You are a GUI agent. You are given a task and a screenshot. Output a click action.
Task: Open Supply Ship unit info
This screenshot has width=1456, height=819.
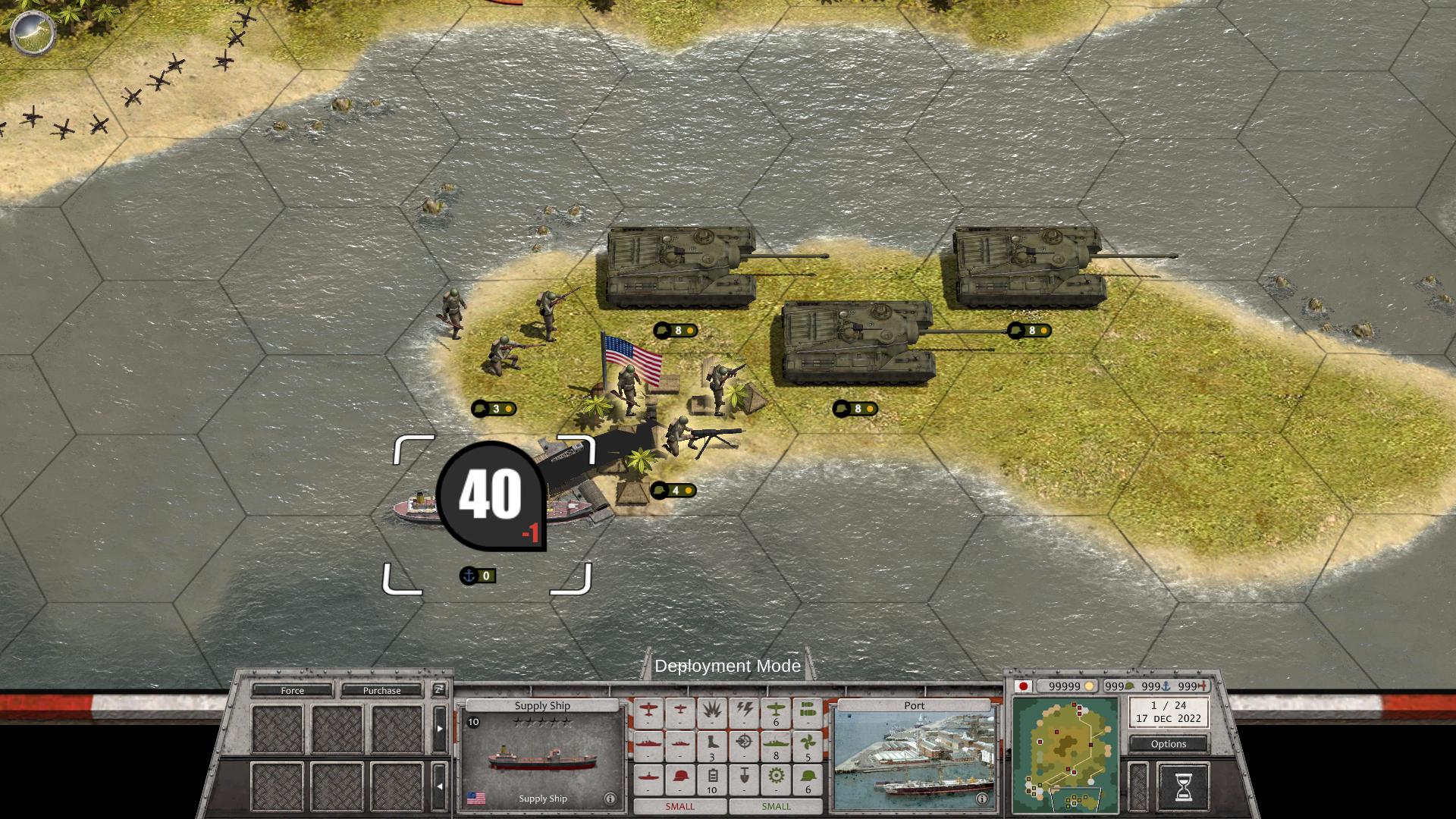point(610,799)
